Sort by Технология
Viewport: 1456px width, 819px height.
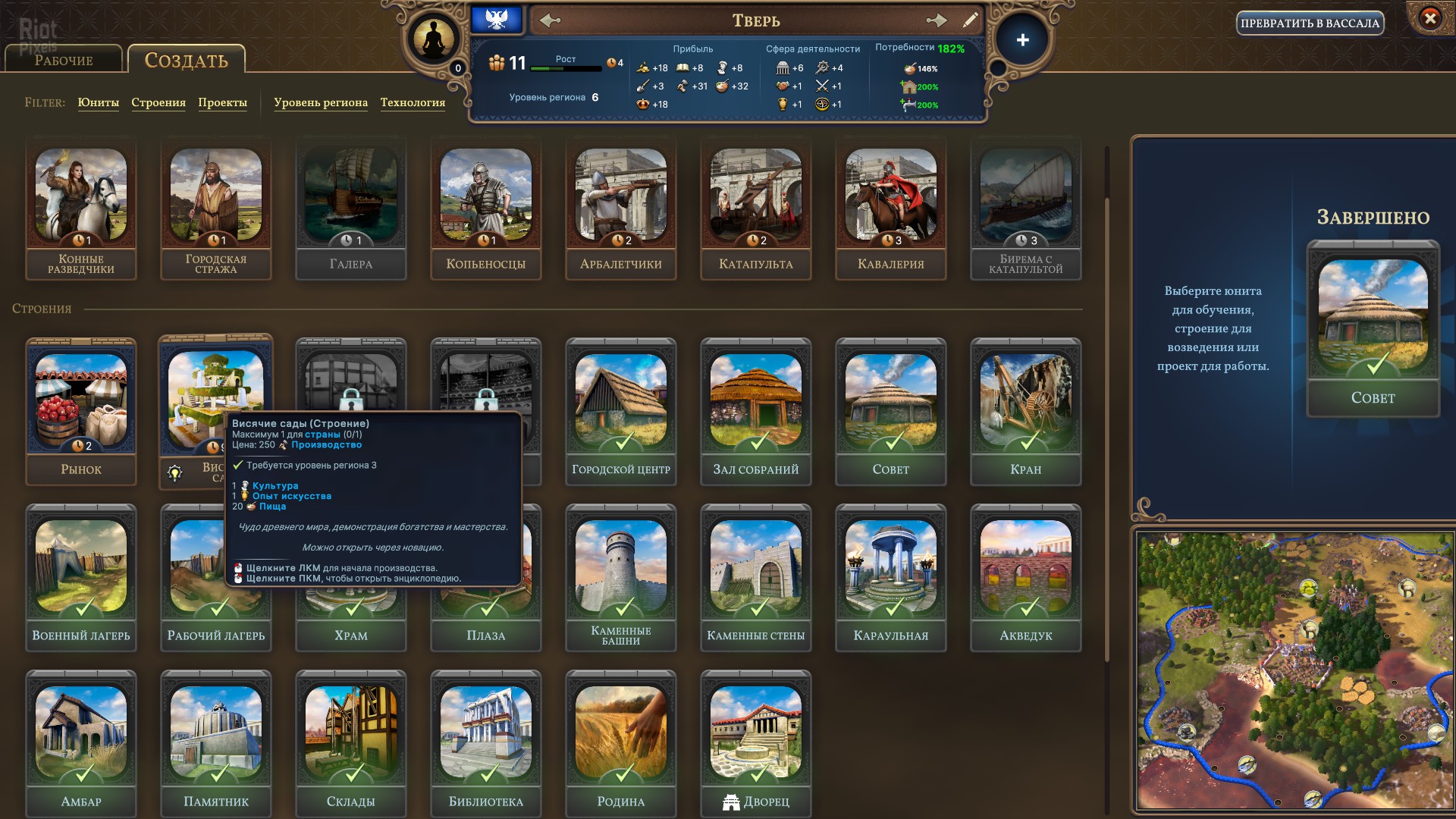coord(413,102)
